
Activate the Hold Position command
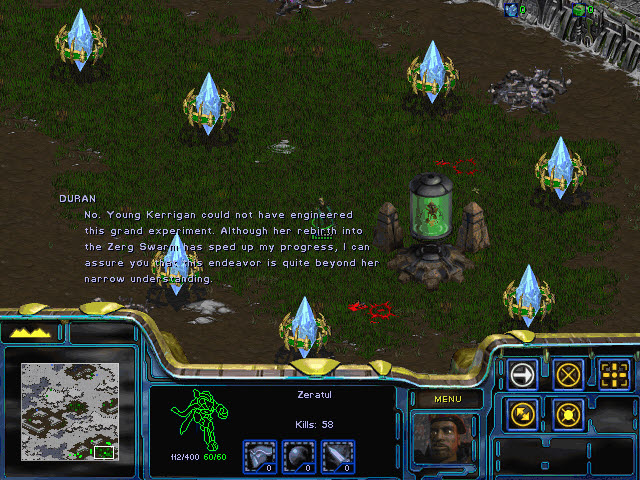(569, 413)
